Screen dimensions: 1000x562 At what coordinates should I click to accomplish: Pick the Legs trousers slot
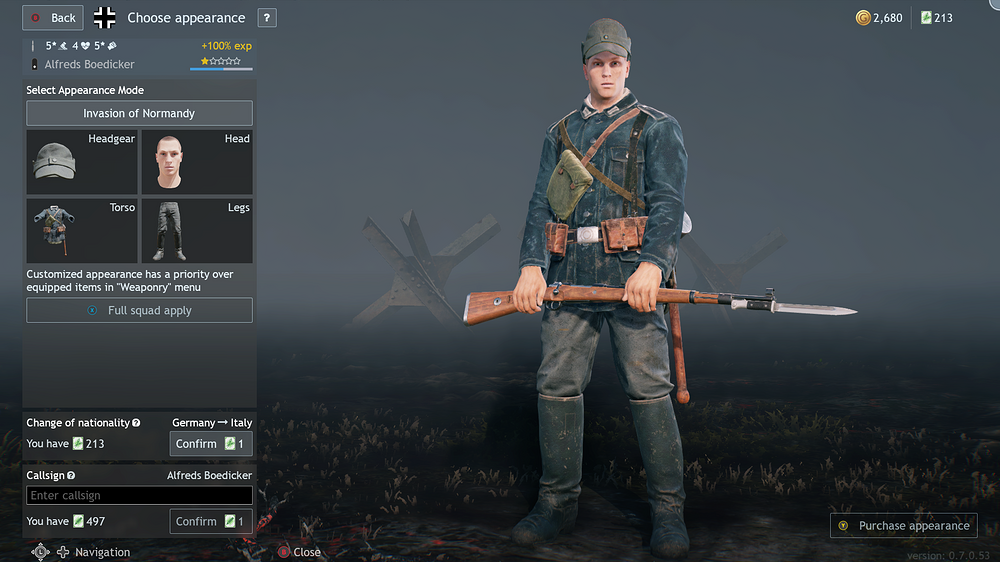pyautogui.click(x=196, y=231)
